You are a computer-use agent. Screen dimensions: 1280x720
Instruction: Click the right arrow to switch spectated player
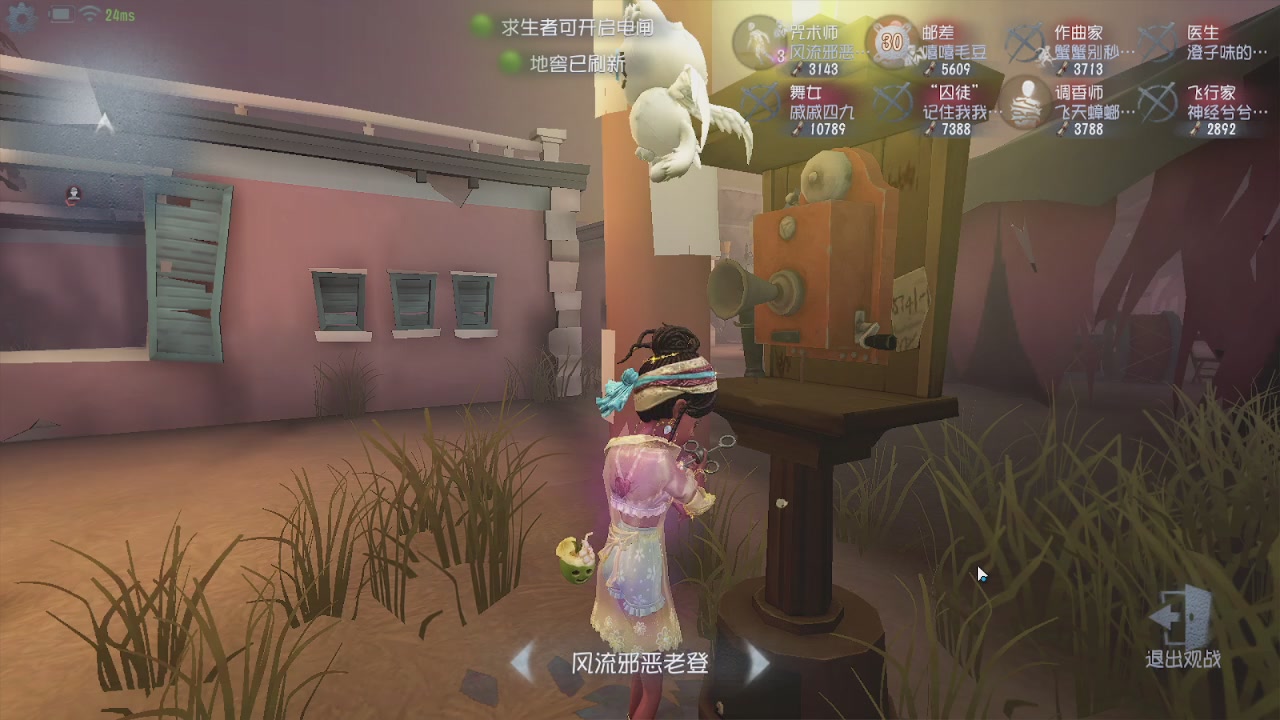(x=760, y=665)
